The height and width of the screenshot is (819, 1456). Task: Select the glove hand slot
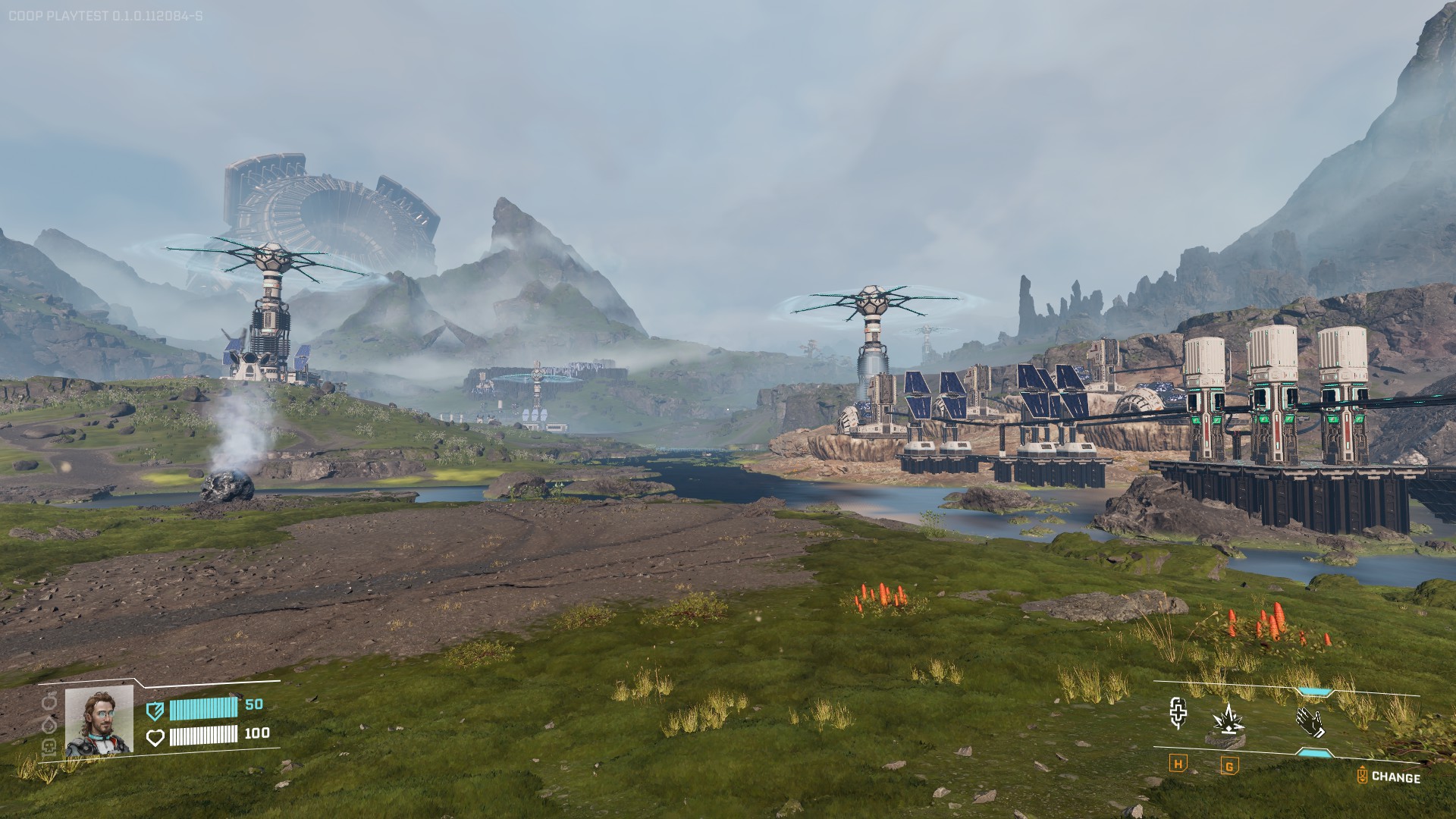[x=1310, y=720]
